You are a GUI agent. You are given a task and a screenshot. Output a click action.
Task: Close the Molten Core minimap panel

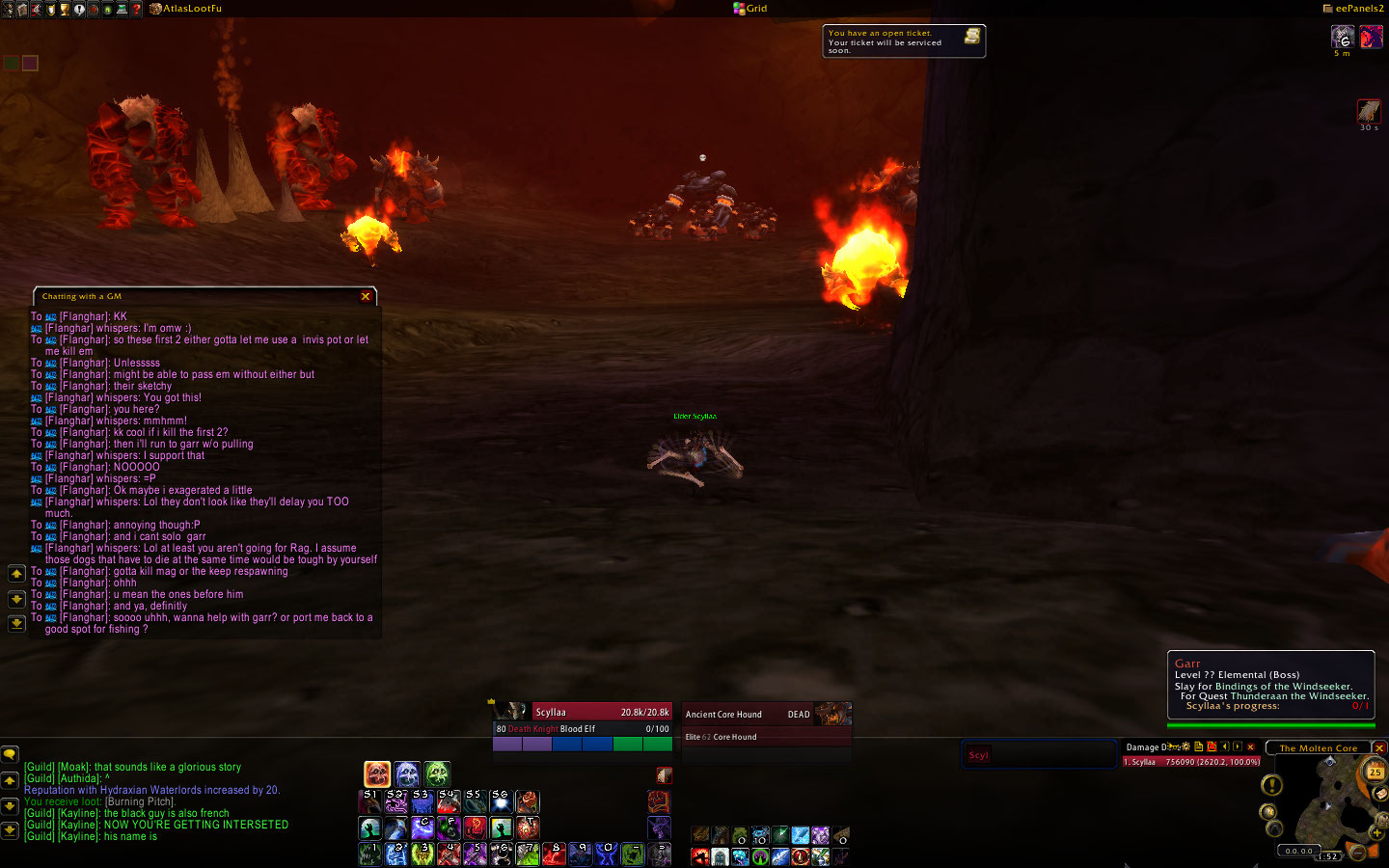coord(1379,747)
